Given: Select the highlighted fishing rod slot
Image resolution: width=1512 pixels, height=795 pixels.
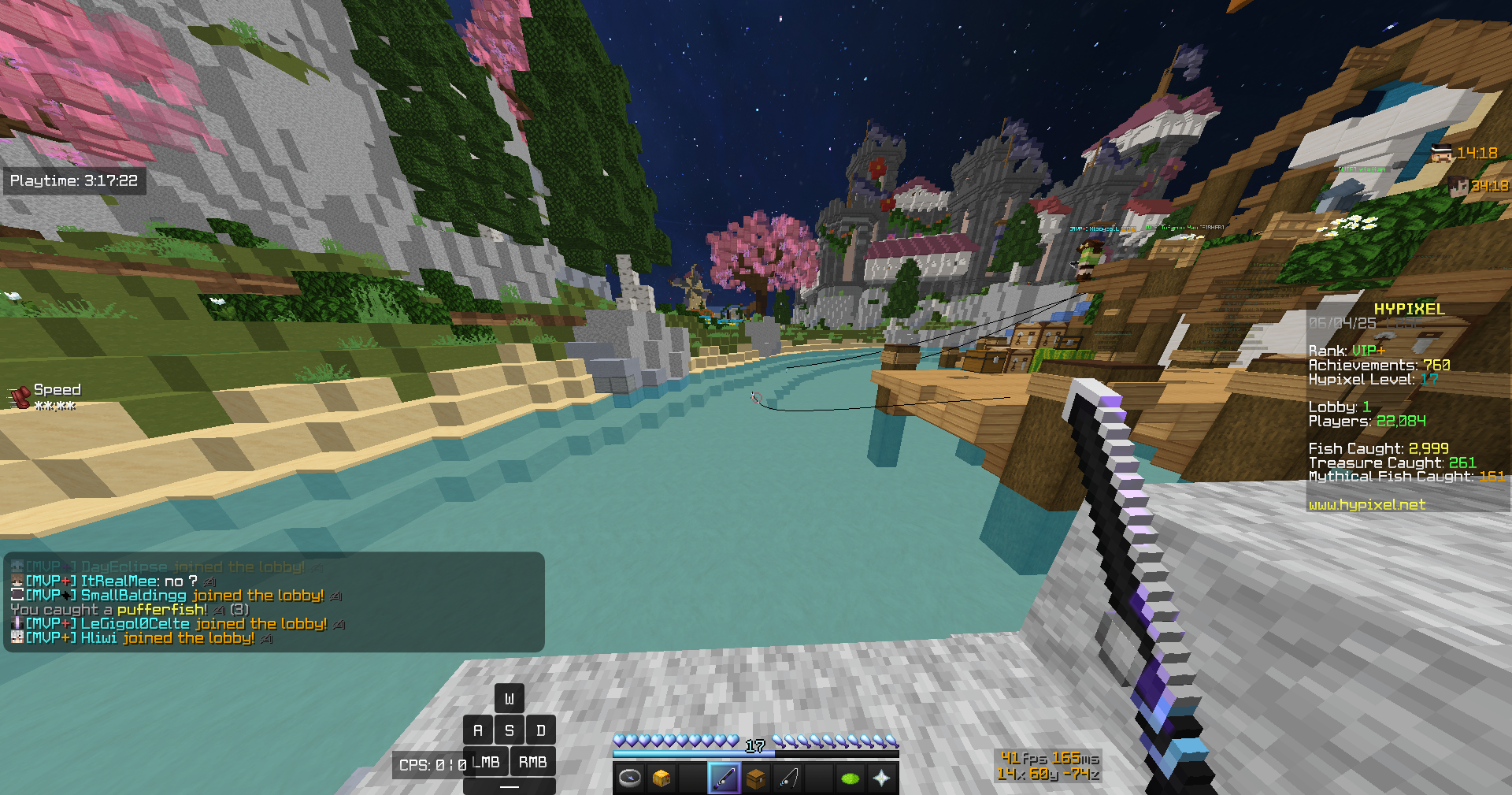Looking at the screenshot, I should point(724,778).
